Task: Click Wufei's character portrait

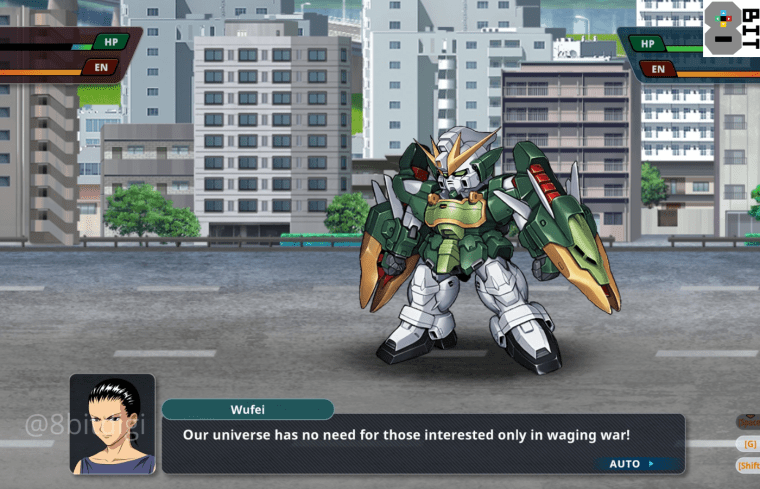Action: click(112, 424)
